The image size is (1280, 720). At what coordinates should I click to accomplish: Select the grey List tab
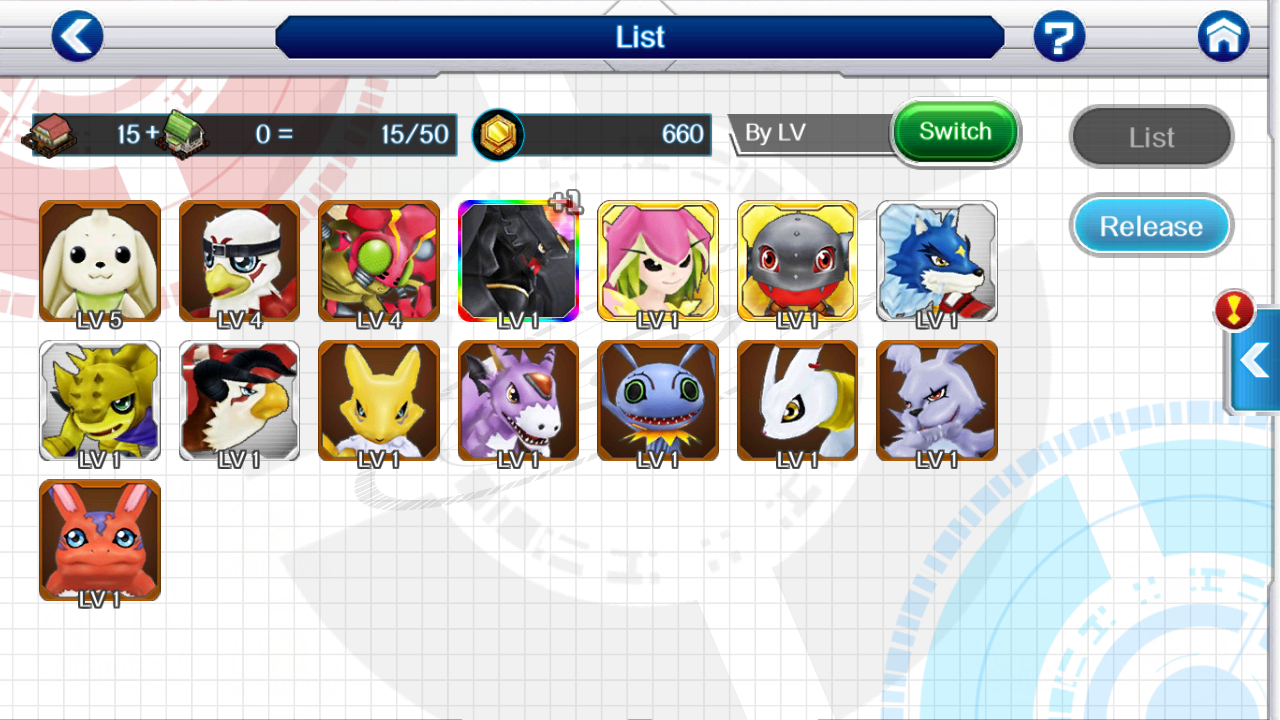1151,137
